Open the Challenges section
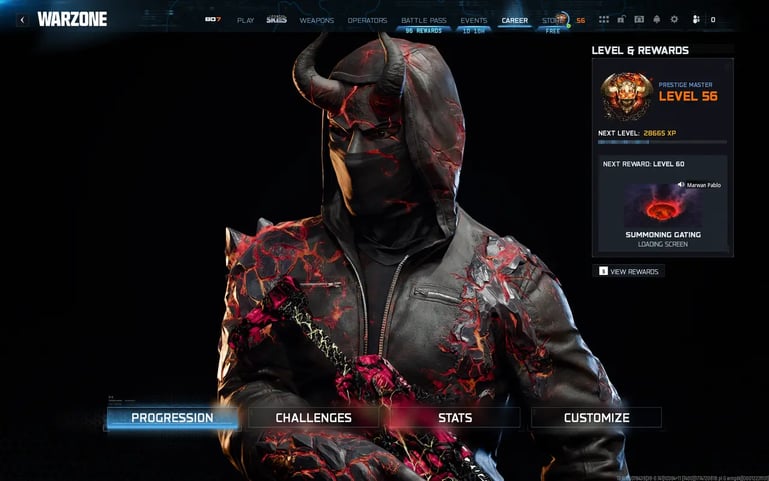The height and width of the screenshot is (481, 769). [x=313, y=417]
